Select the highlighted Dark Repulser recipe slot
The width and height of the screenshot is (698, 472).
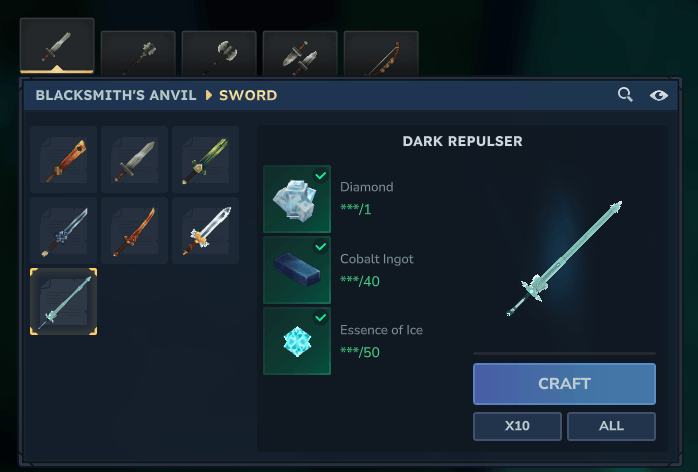click(x=64, y=301)
